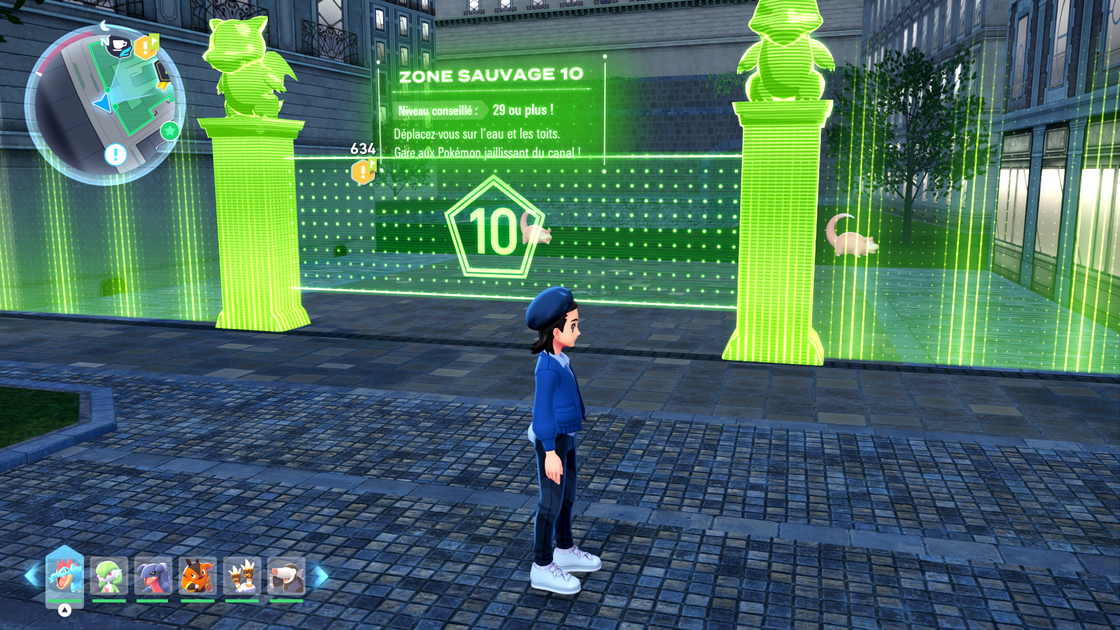
Task: Switch to Garchomp in the party
Action: pyautogui.click(x=153, y=577)
